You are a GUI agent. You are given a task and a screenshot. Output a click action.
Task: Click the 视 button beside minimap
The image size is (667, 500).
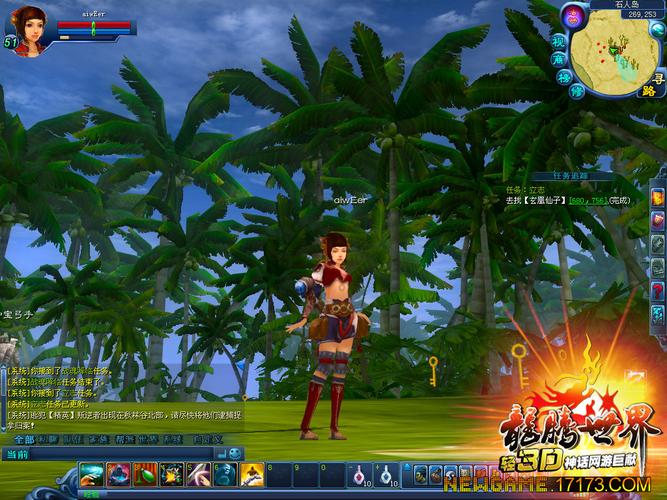(559, 42)
